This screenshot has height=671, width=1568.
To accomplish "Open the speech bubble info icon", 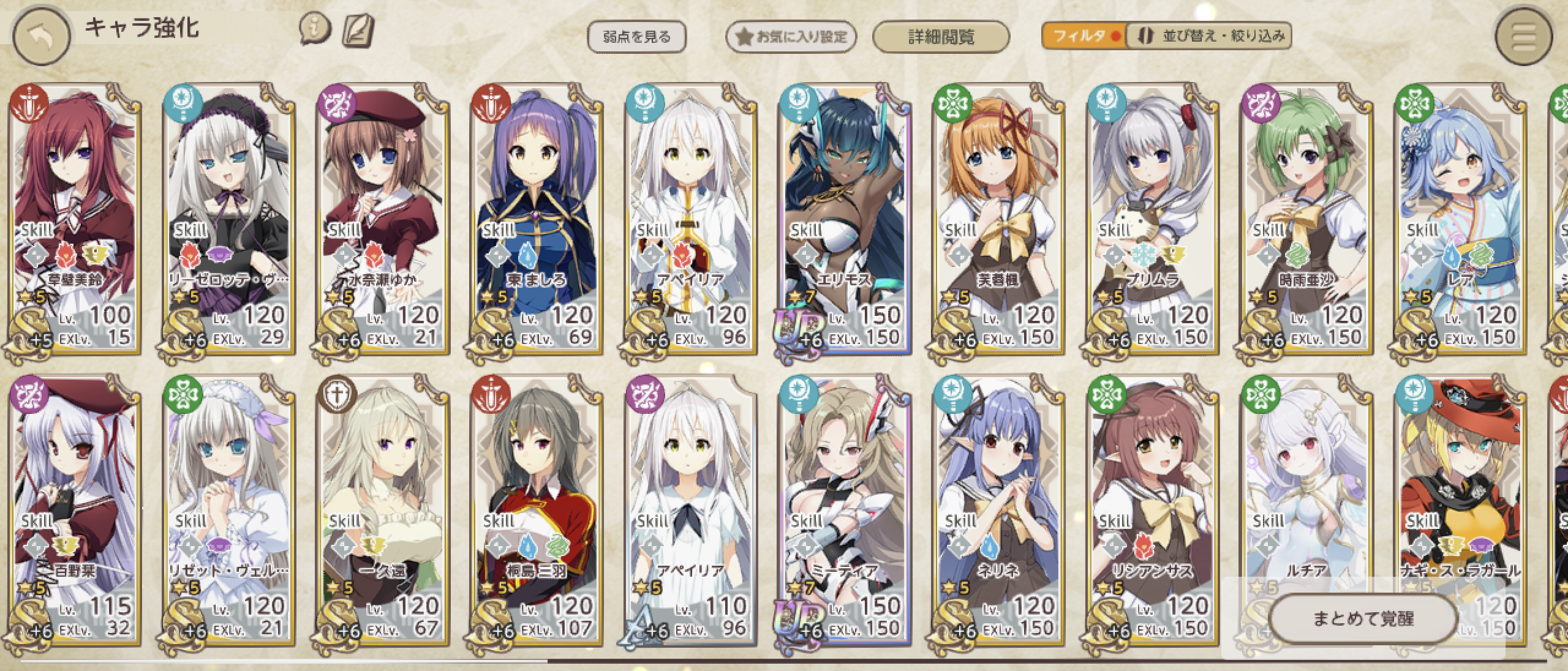I will (x=315, y=29).
